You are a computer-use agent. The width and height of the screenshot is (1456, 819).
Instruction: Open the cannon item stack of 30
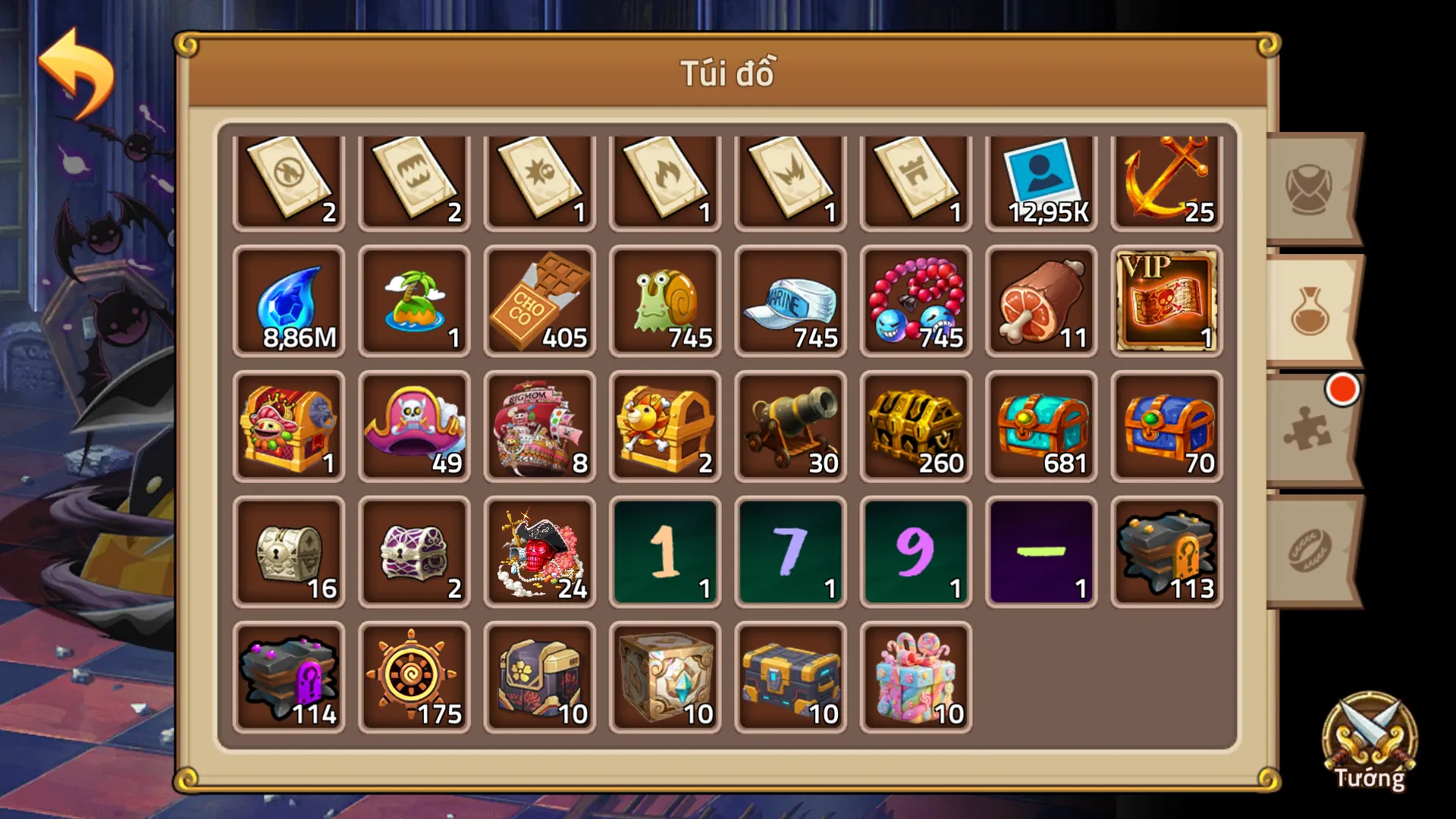tap(789, 427)
